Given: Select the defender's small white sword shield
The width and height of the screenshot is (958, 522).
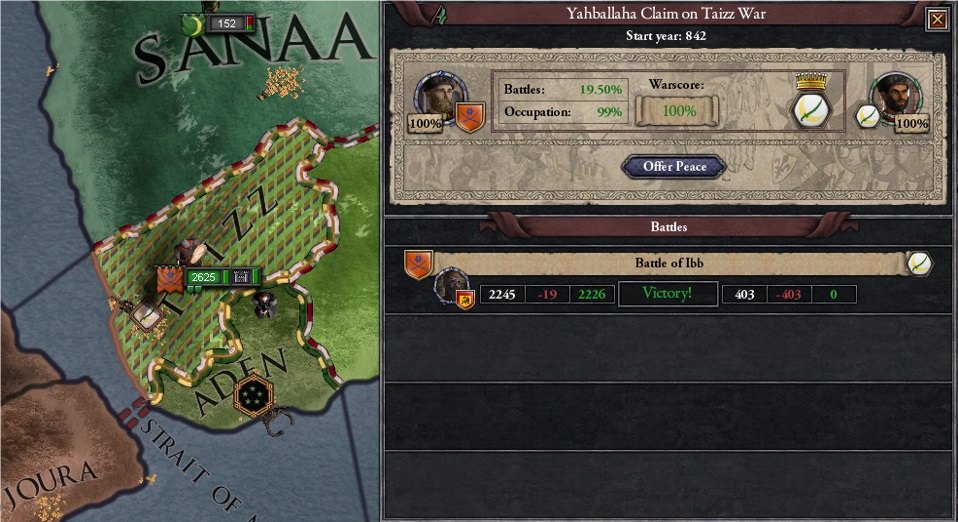Looking at the screenshot, I should pyautogui.click(x=867, y=116).
